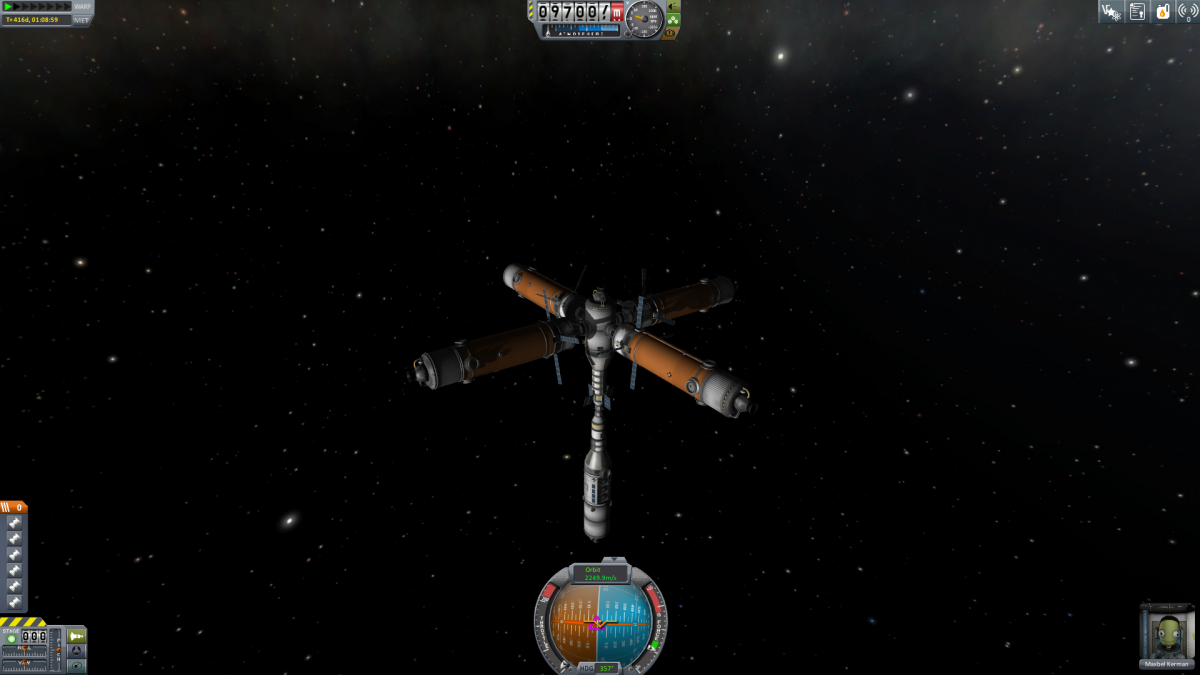Expand the orange staging stack header
The height and width of the screenshot is (675, 1200).
tap(14, 507)
